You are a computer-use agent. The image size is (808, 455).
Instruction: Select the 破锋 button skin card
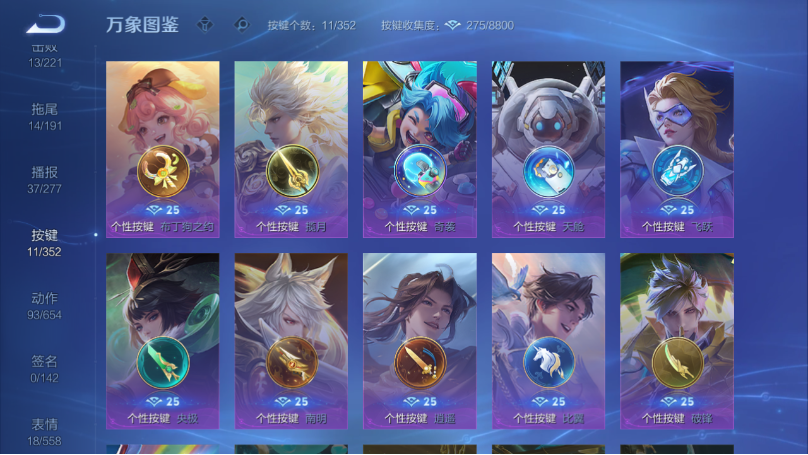pos(677,341)
